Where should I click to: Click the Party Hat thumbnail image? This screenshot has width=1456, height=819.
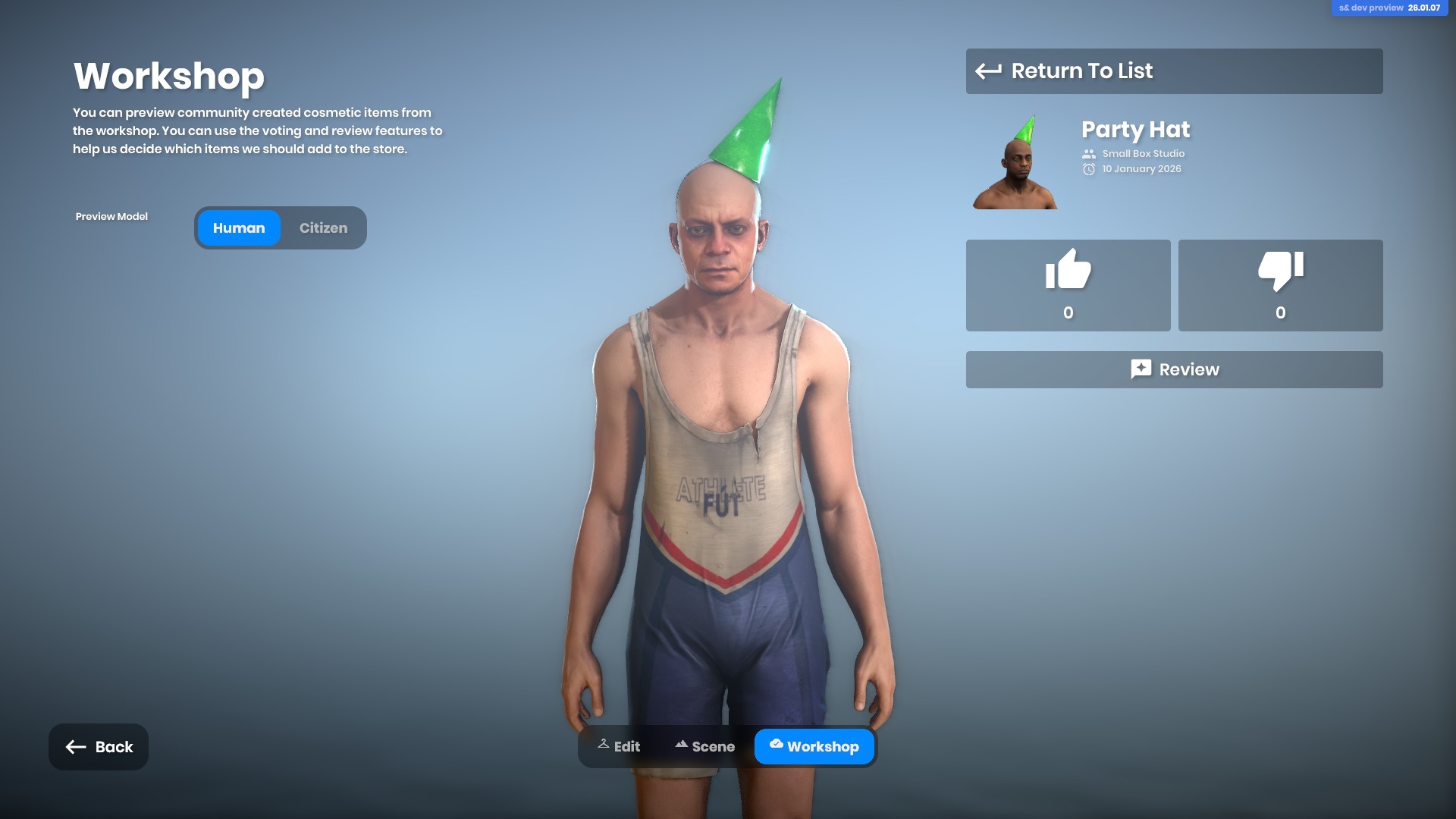(x=1015, y=162)
